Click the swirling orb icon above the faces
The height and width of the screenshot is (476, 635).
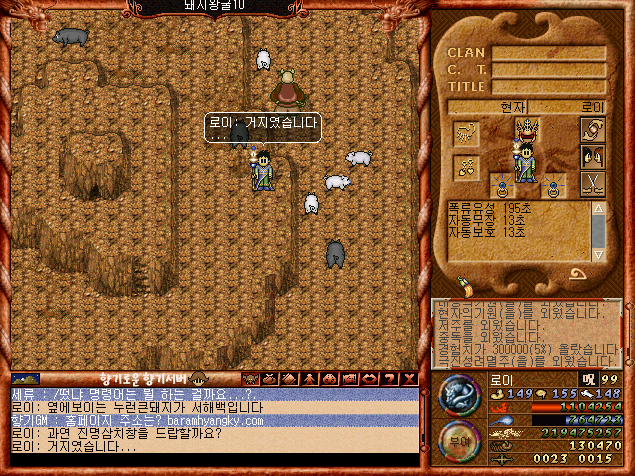pyautogui.click(x=591, y=132)
